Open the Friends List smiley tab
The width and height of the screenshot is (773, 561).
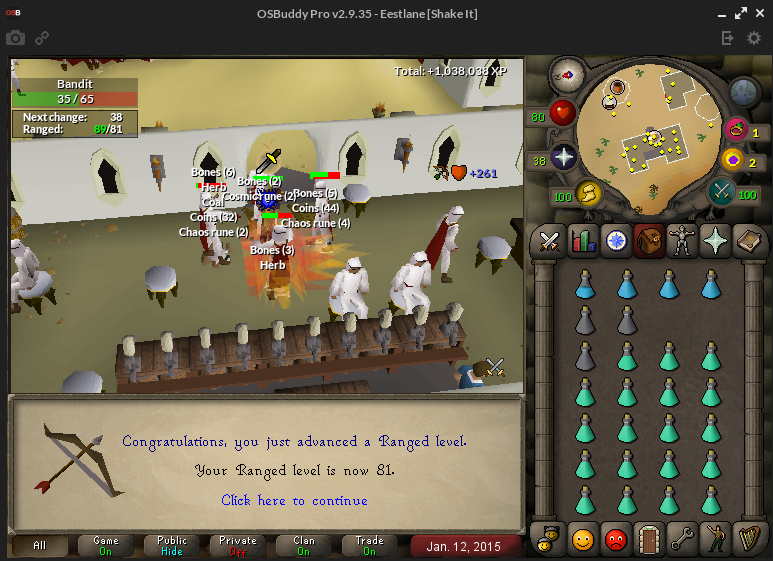coord(582,539)
